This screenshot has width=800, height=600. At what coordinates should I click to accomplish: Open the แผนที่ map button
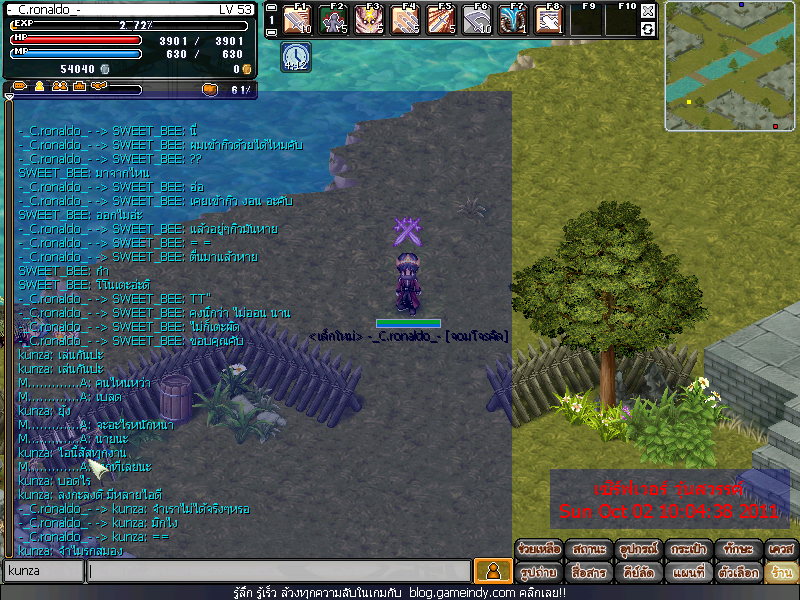(x=690, y=573)
